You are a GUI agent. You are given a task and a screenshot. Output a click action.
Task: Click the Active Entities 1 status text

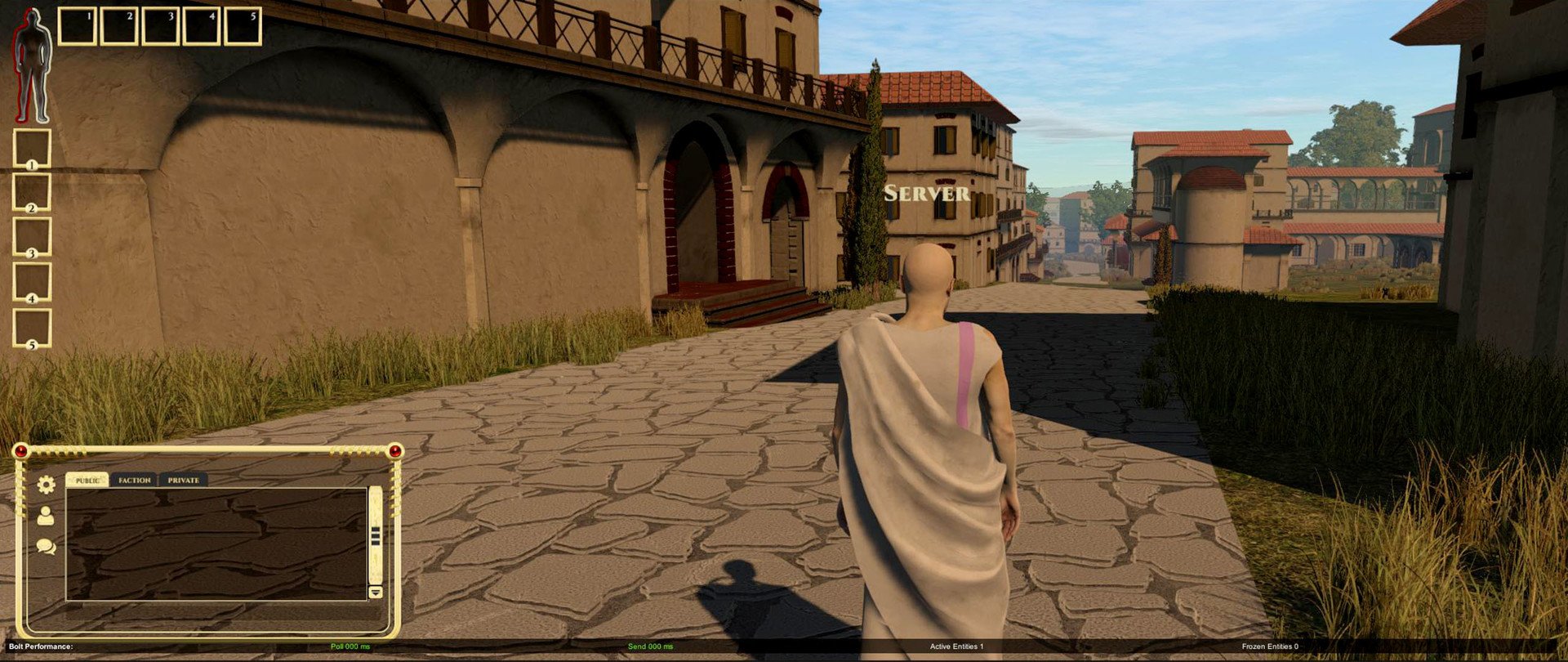tap(957, 645)
